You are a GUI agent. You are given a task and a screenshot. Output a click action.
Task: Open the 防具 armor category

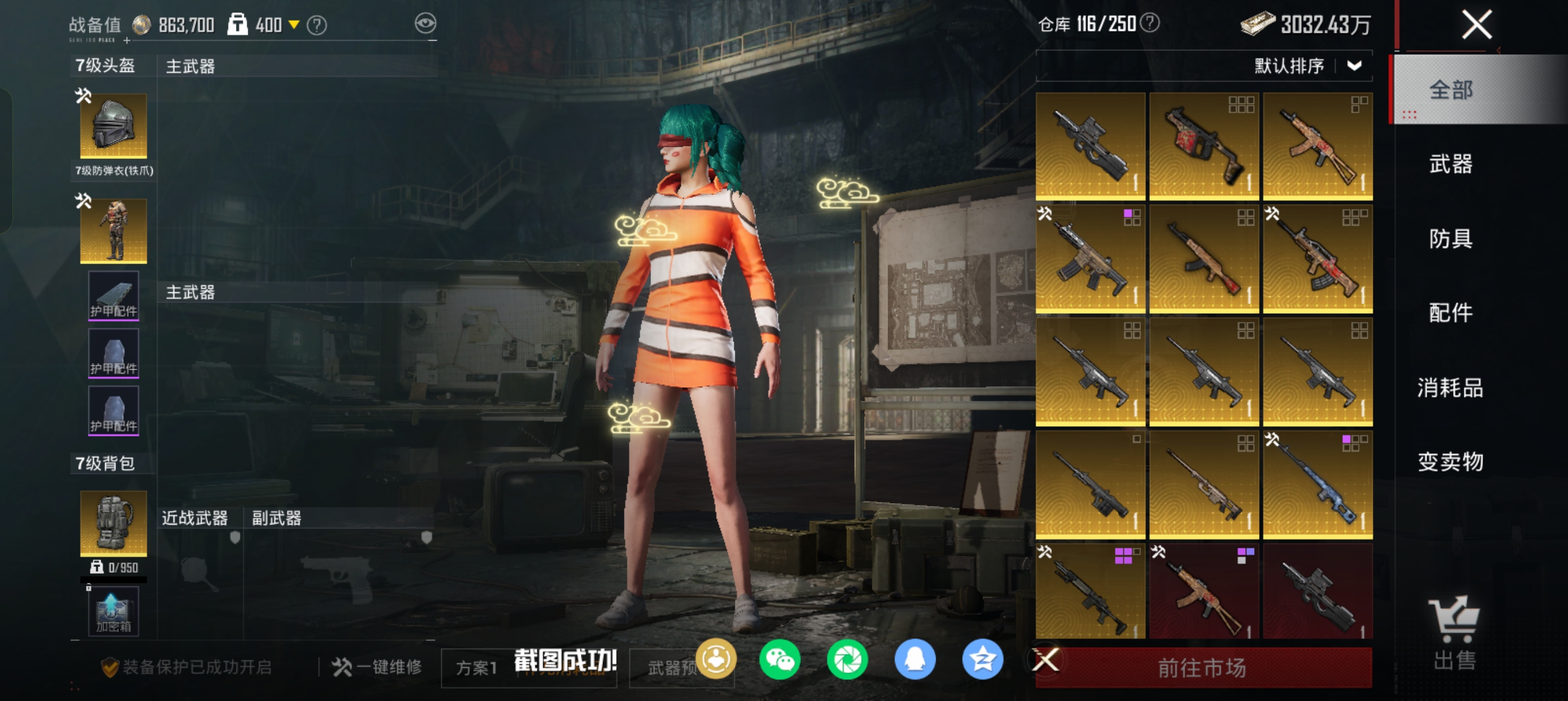[x=1450, y=239]
